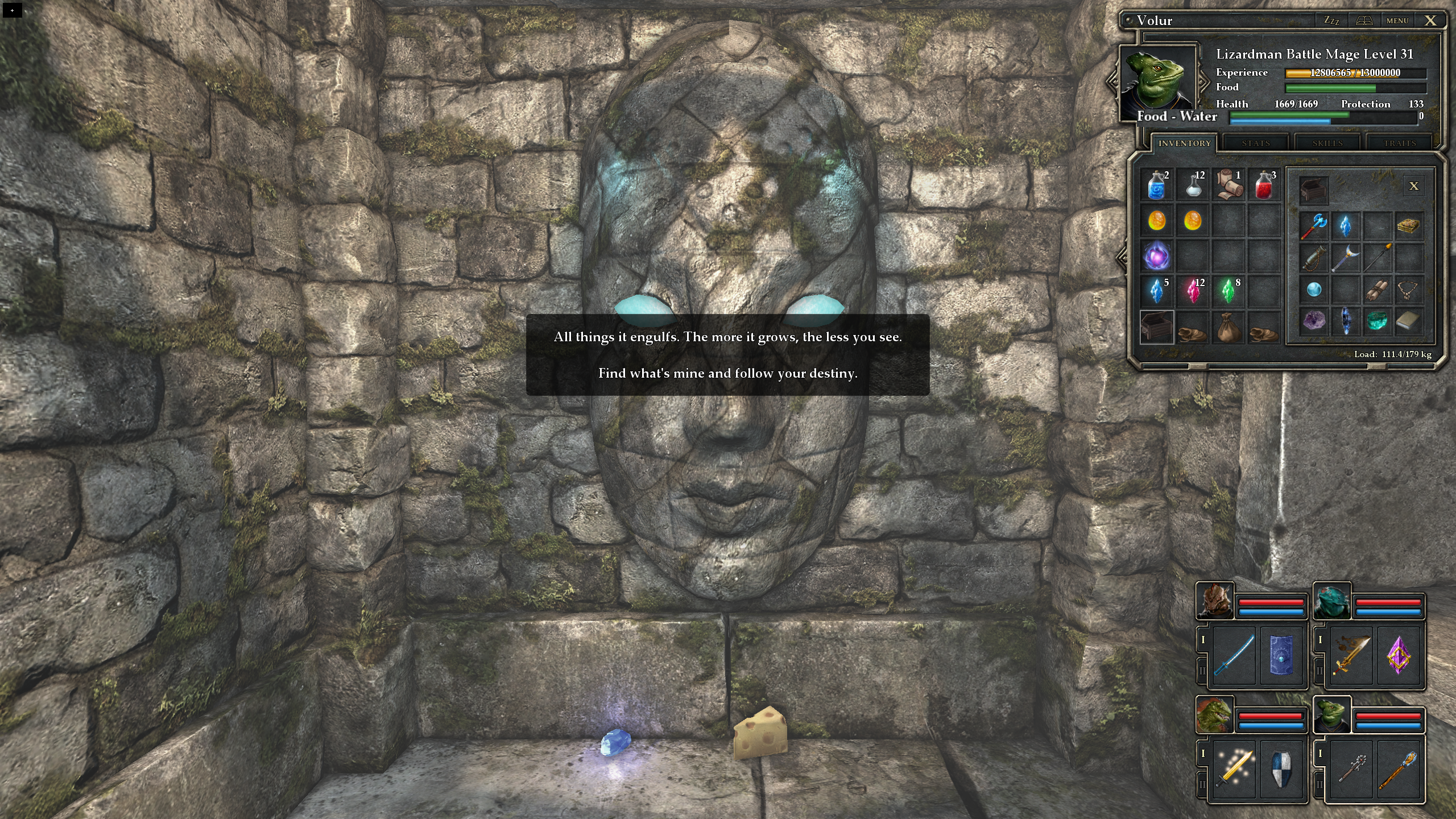The height and width of the screenshot is (819, 1456).
Task: Attack with the blue katana
Action: click(1234, 655)
